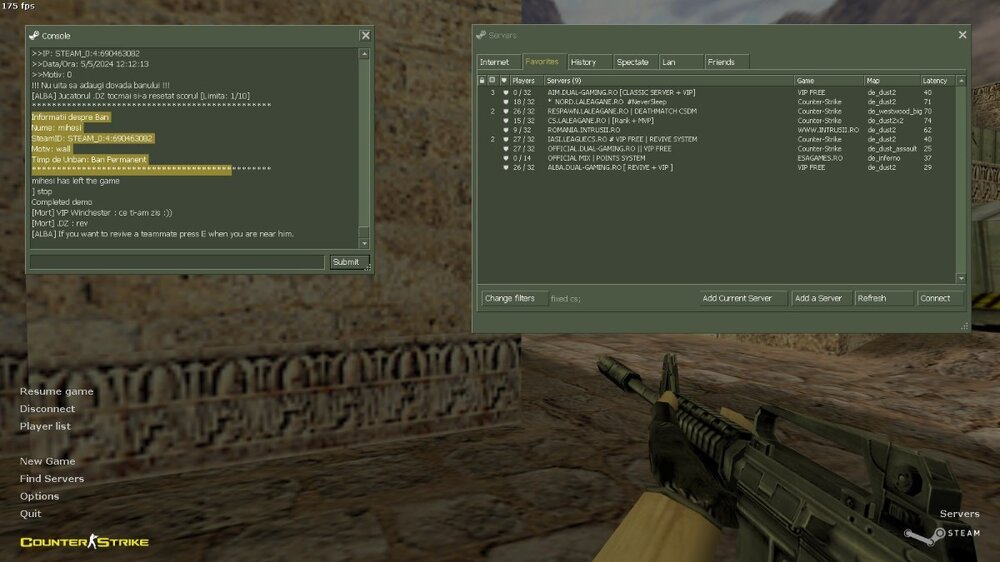Viewport: 1000px width, 562px height.
Task: Close the Console window
Action: coord(365,35)
